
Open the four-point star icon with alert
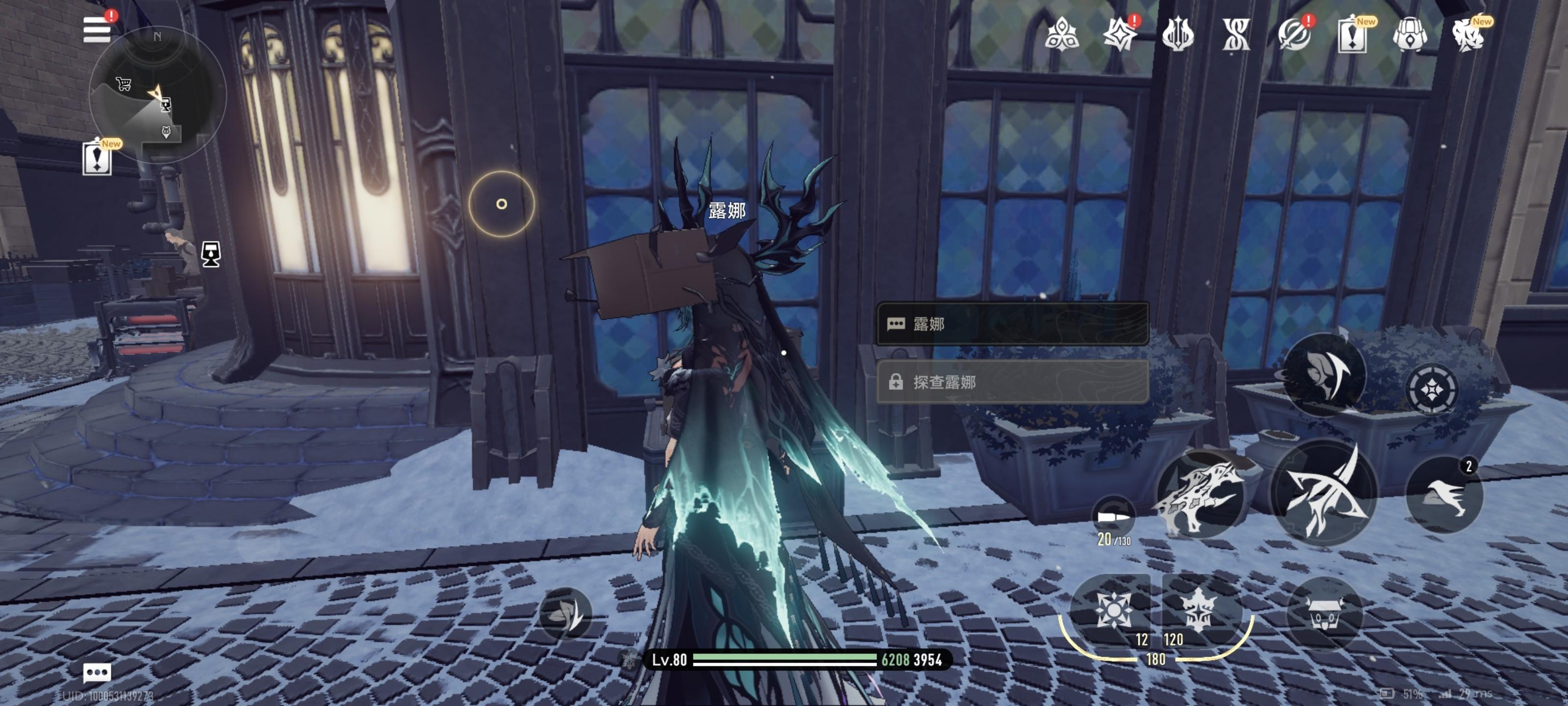click(x=1119, y=34)
